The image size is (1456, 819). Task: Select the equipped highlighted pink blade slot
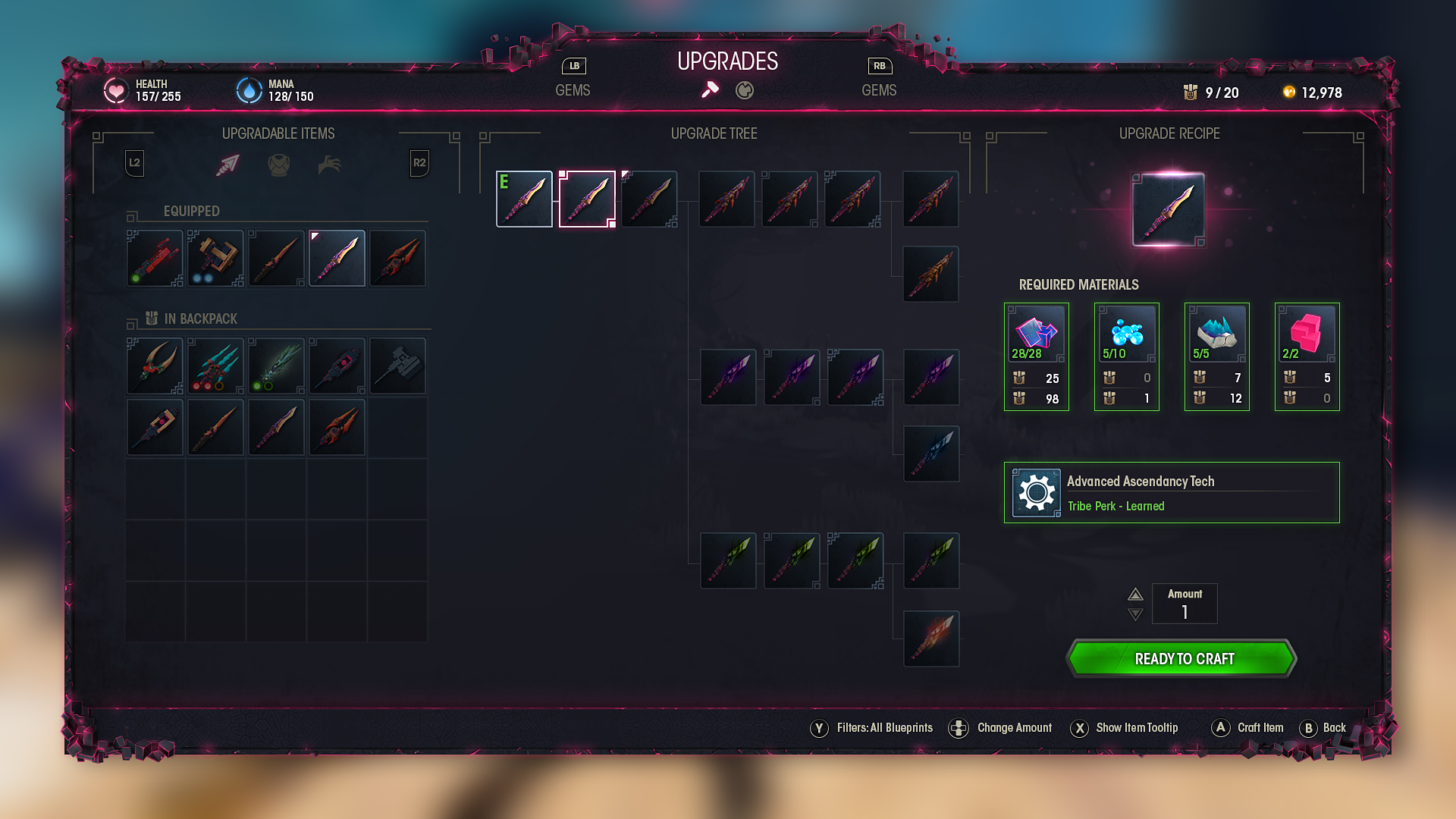[337, 259]
